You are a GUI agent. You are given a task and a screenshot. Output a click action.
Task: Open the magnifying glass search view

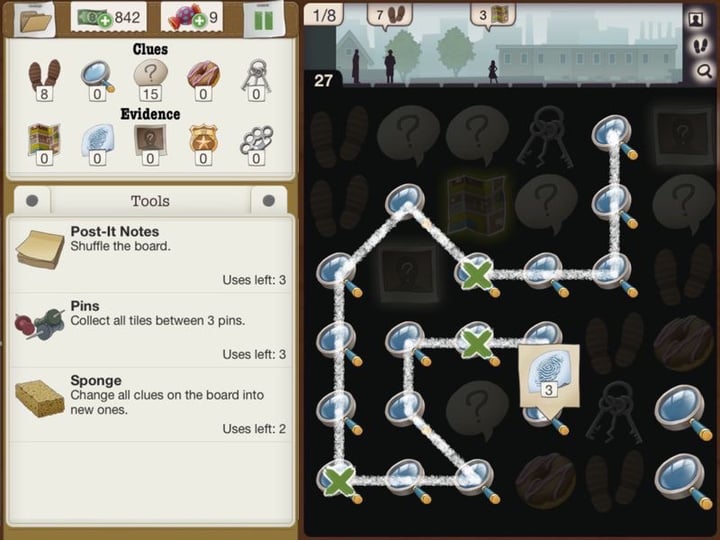(x=705, y=70)
